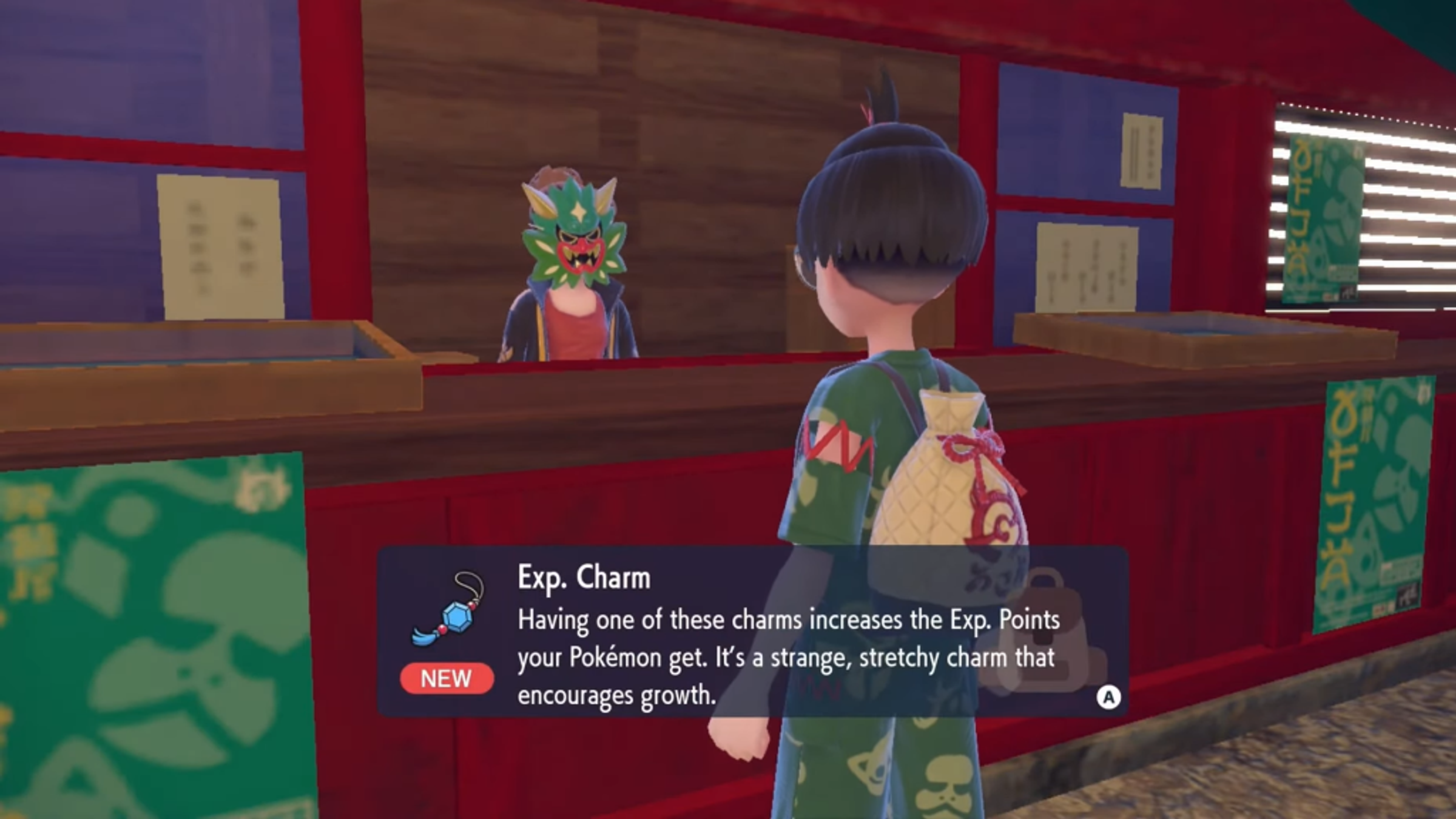This screenshot has height=819, width=1456.
Task: Click the NEW badge on the item notification
Action: [x=447, y=678]
